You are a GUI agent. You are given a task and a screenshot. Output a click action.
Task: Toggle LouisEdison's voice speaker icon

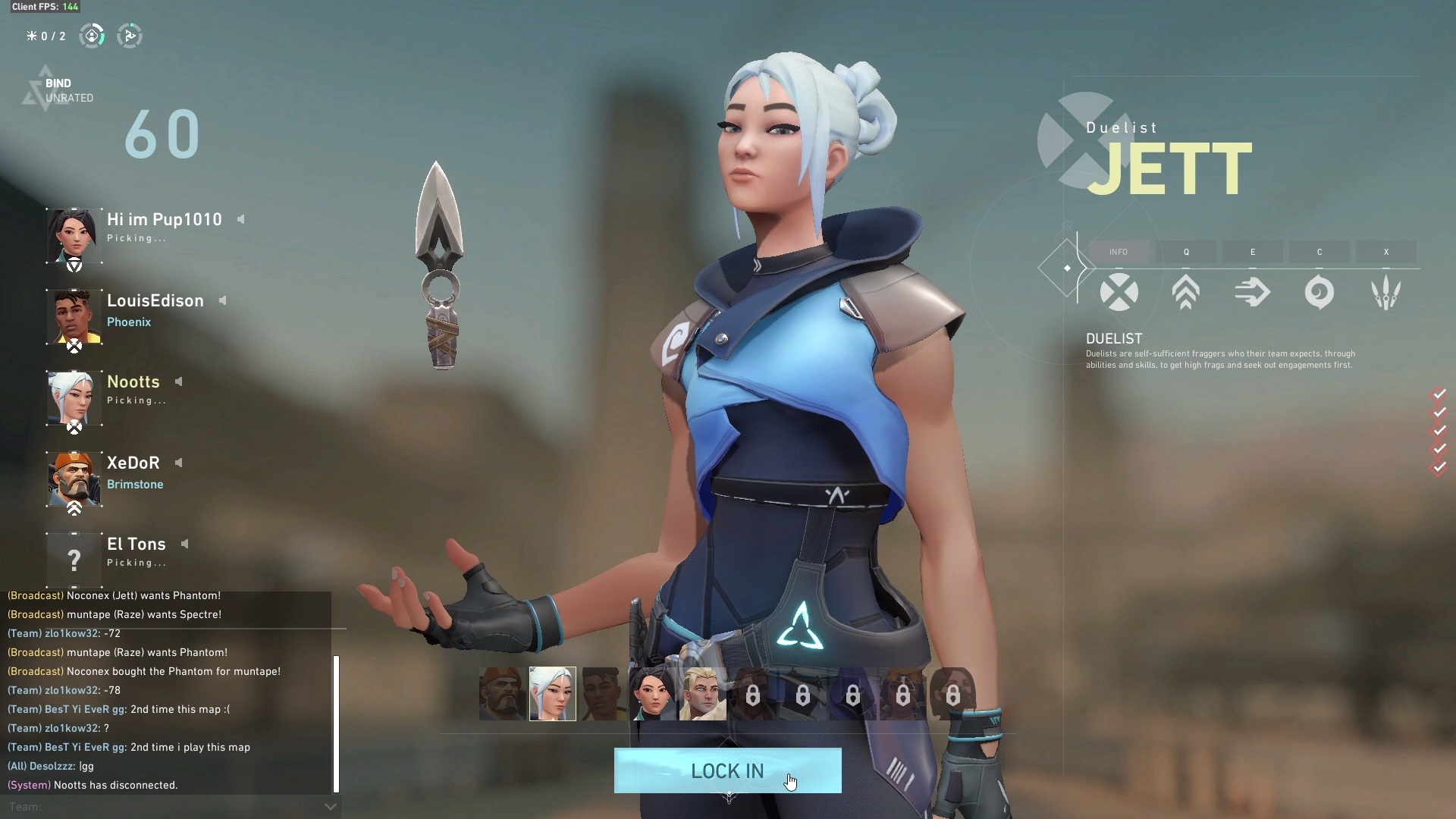point(223,300)
